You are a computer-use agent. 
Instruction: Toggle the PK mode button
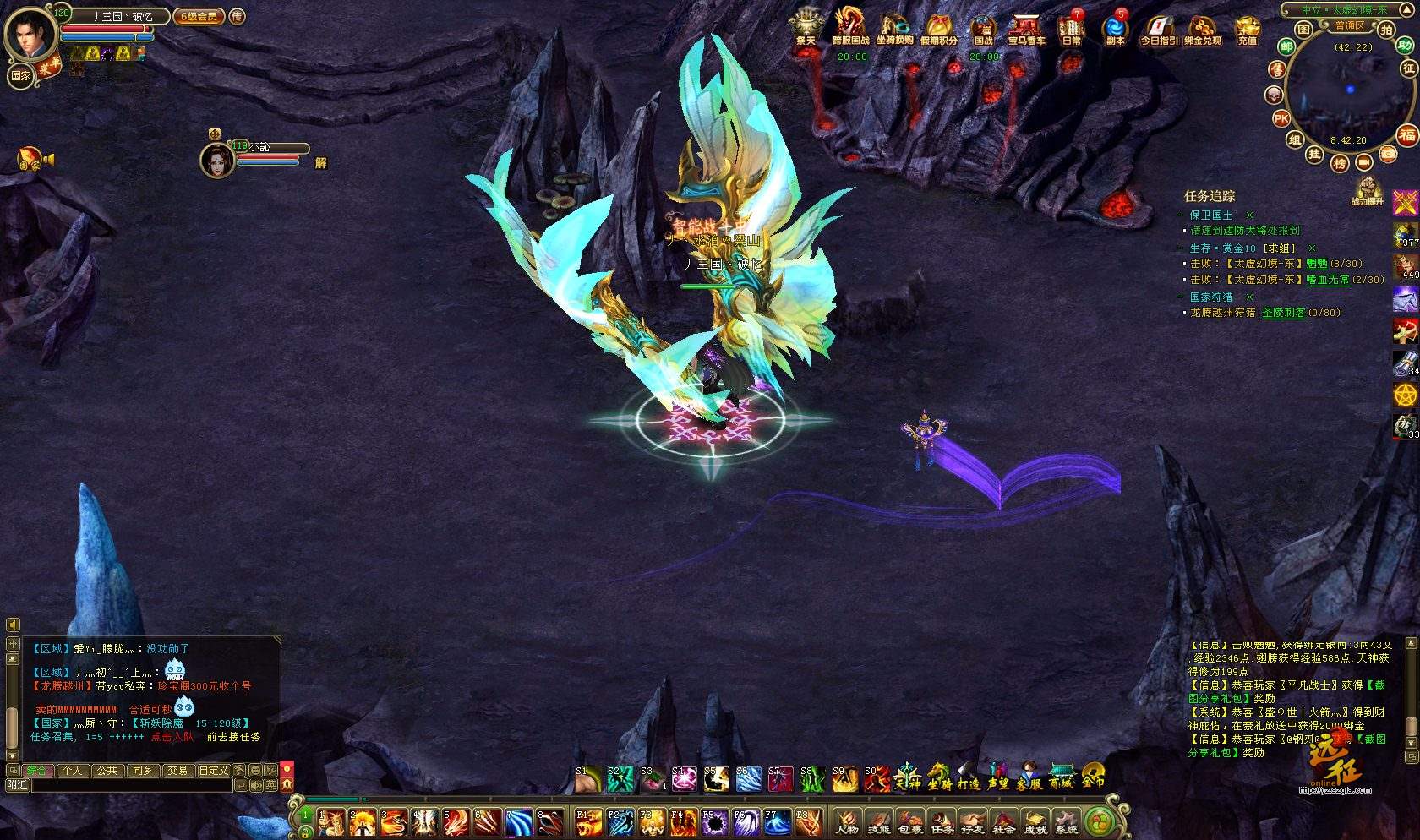point(1281,119)
